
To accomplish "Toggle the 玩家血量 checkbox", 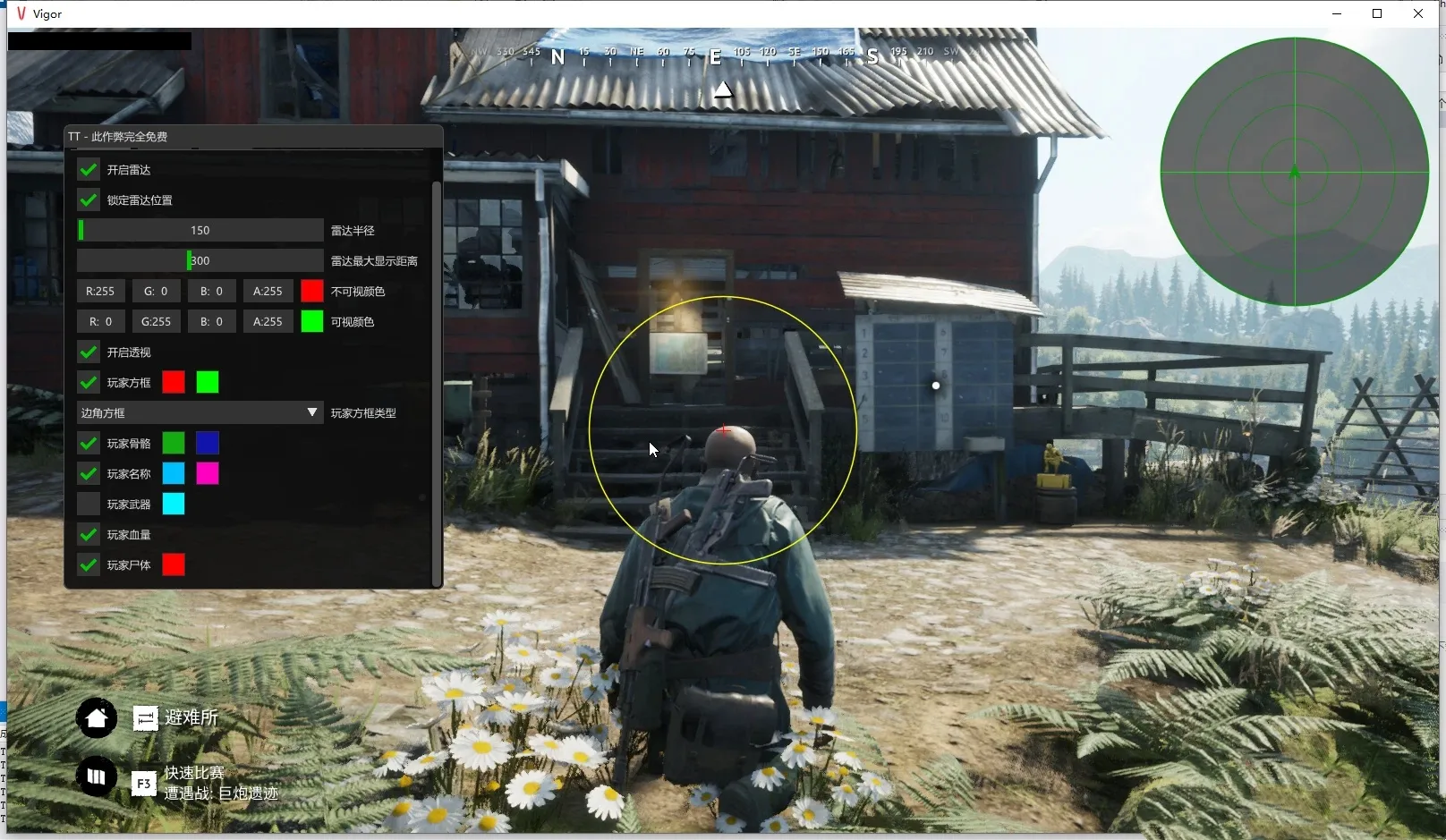I will point(89,535).
